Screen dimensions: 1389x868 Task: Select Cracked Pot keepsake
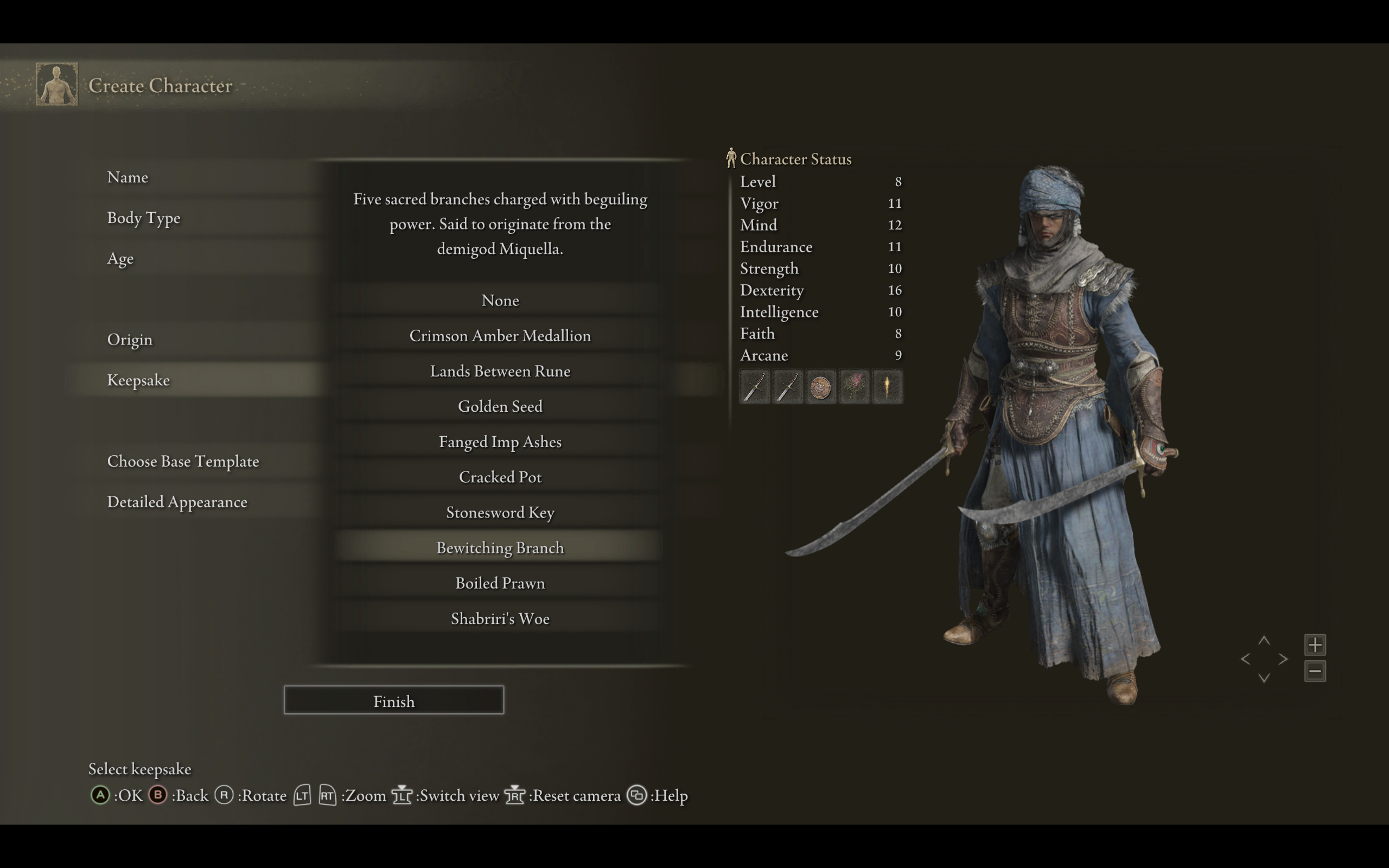click(500, 477)
